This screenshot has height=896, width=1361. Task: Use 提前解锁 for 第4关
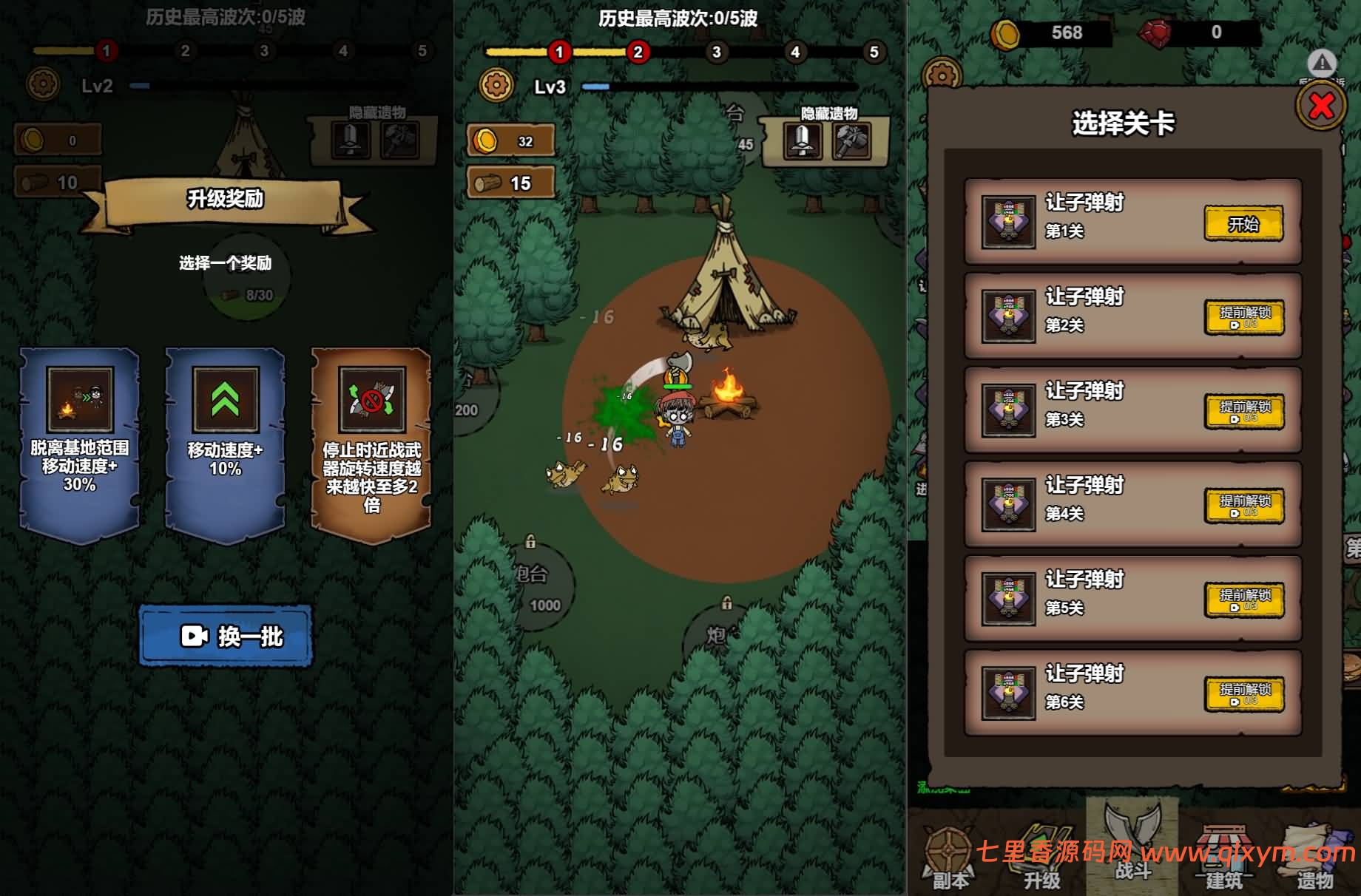coord(1244,506)
